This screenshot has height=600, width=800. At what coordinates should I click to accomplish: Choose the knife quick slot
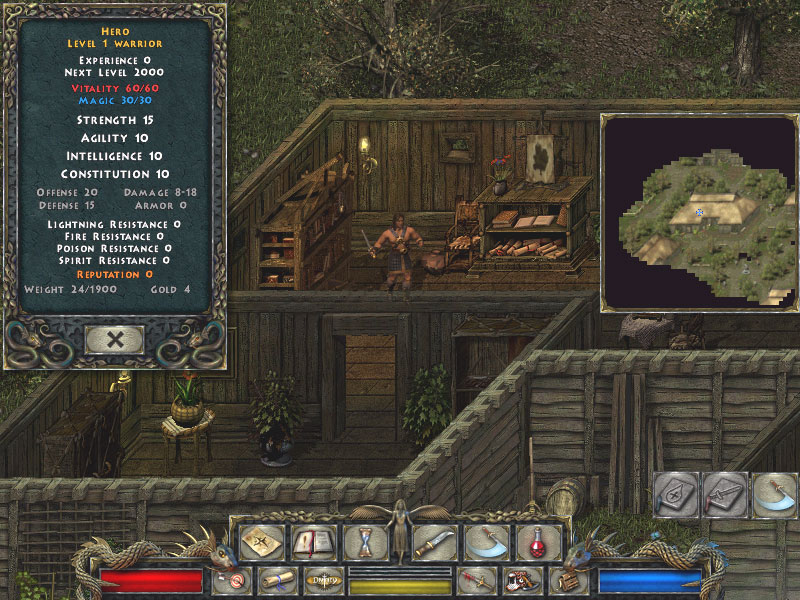tap(435, 542)
